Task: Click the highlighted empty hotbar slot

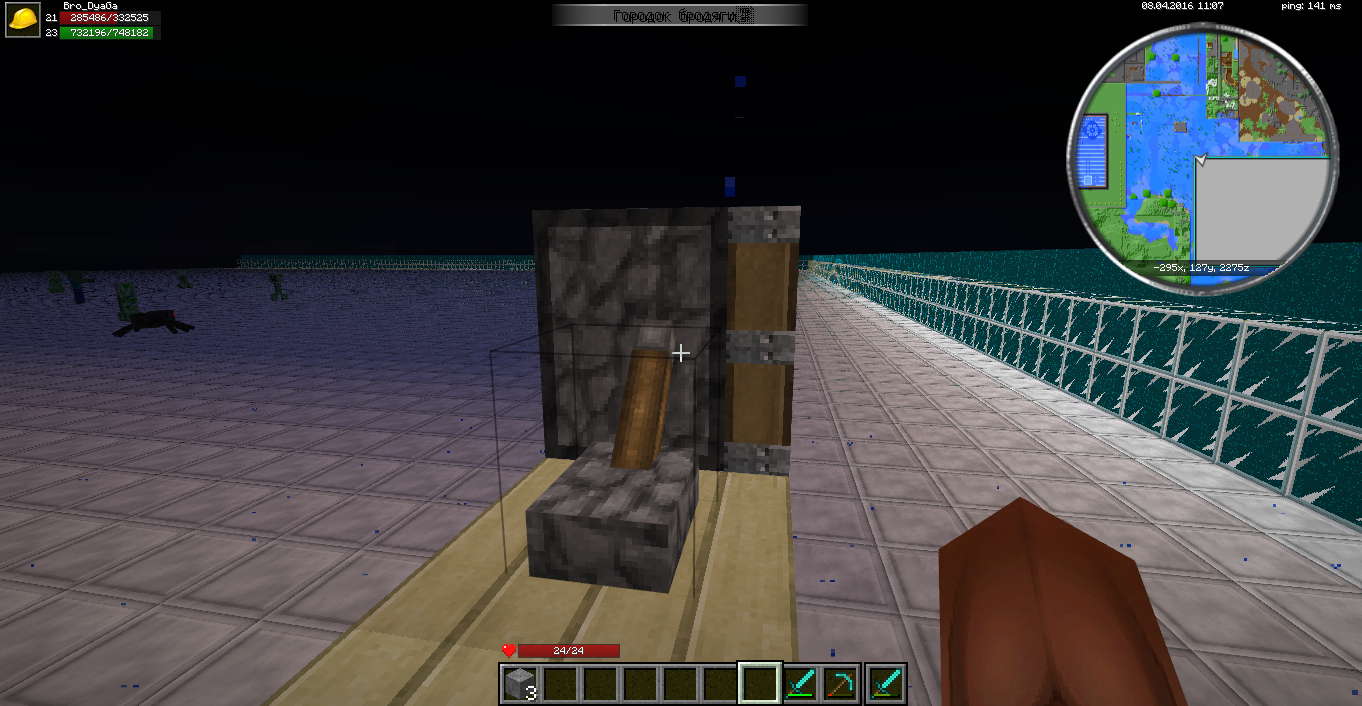Action: point(760,684)
